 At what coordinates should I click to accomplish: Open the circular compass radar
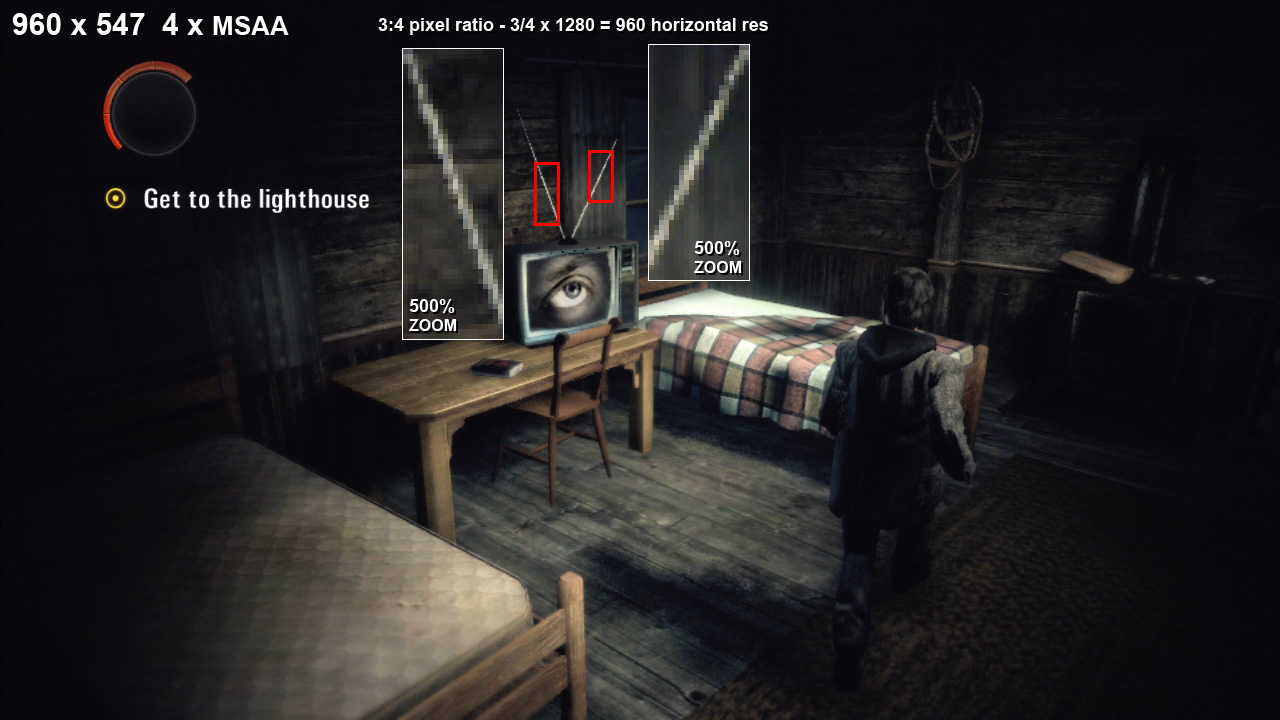[151, 112]
